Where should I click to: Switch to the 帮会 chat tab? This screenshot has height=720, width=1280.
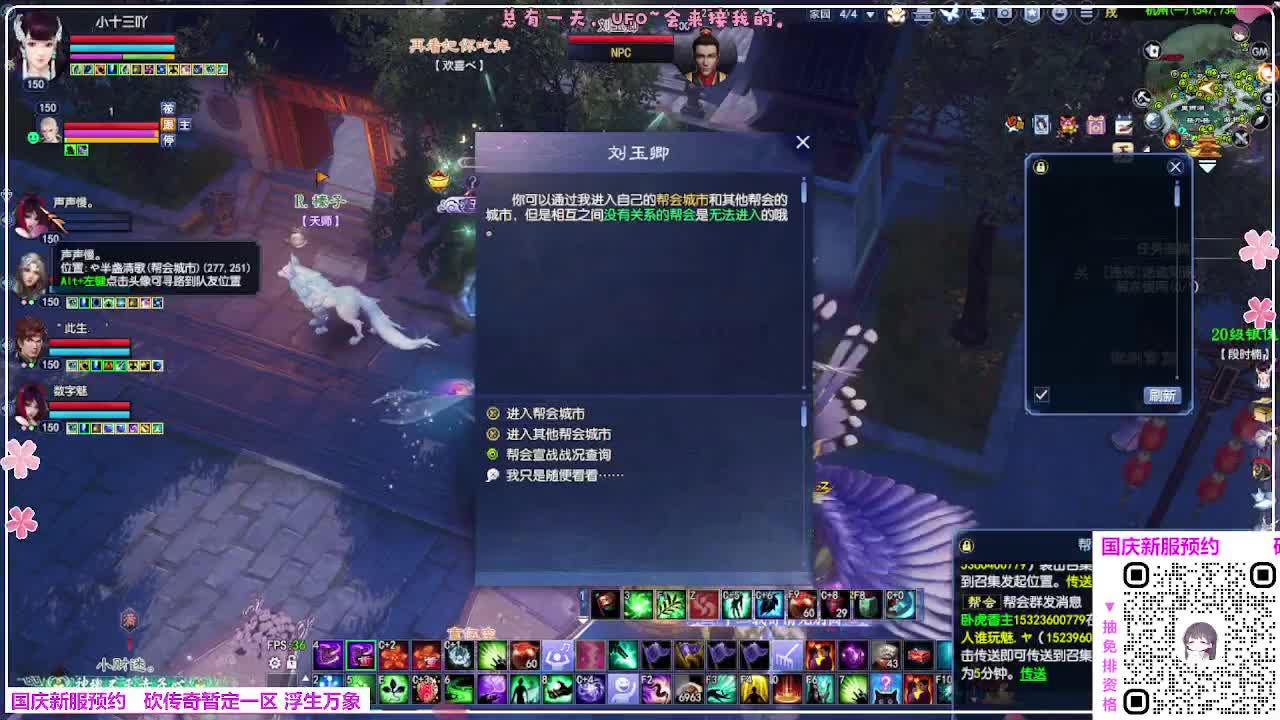pos(1080,544)
